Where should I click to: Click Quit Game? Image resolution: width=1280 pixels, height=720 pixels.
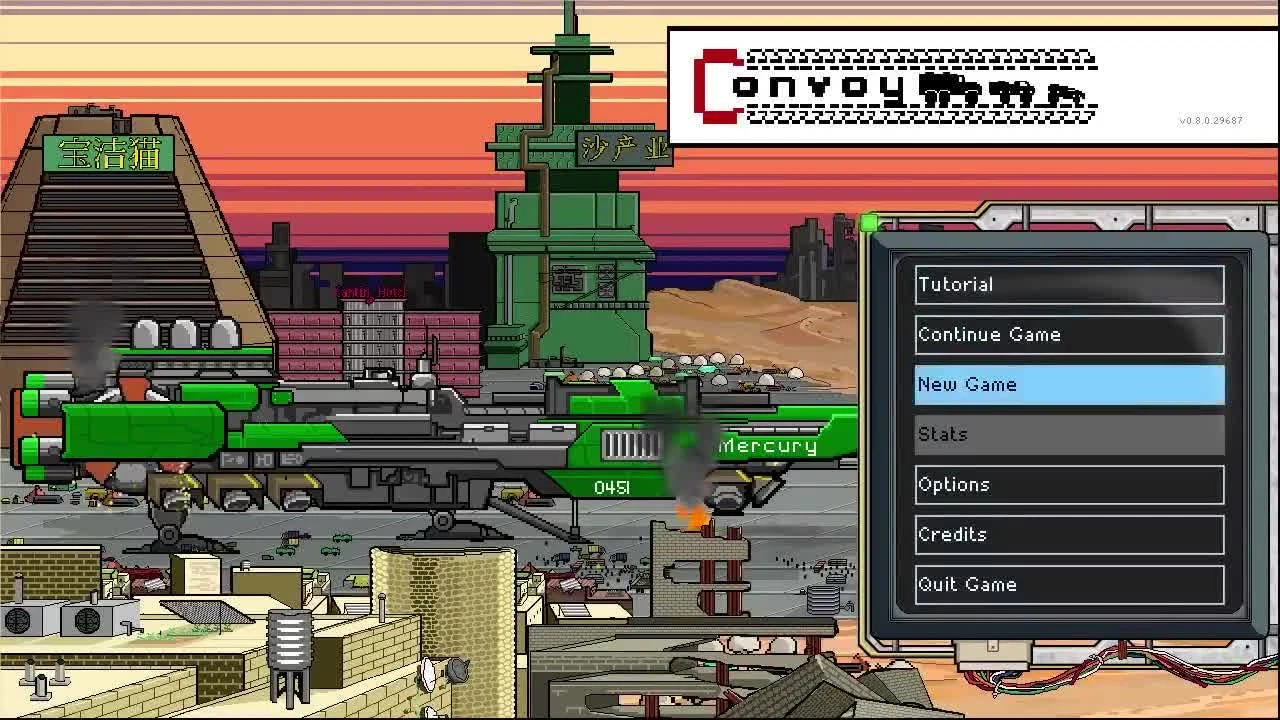click(1068, 584)
